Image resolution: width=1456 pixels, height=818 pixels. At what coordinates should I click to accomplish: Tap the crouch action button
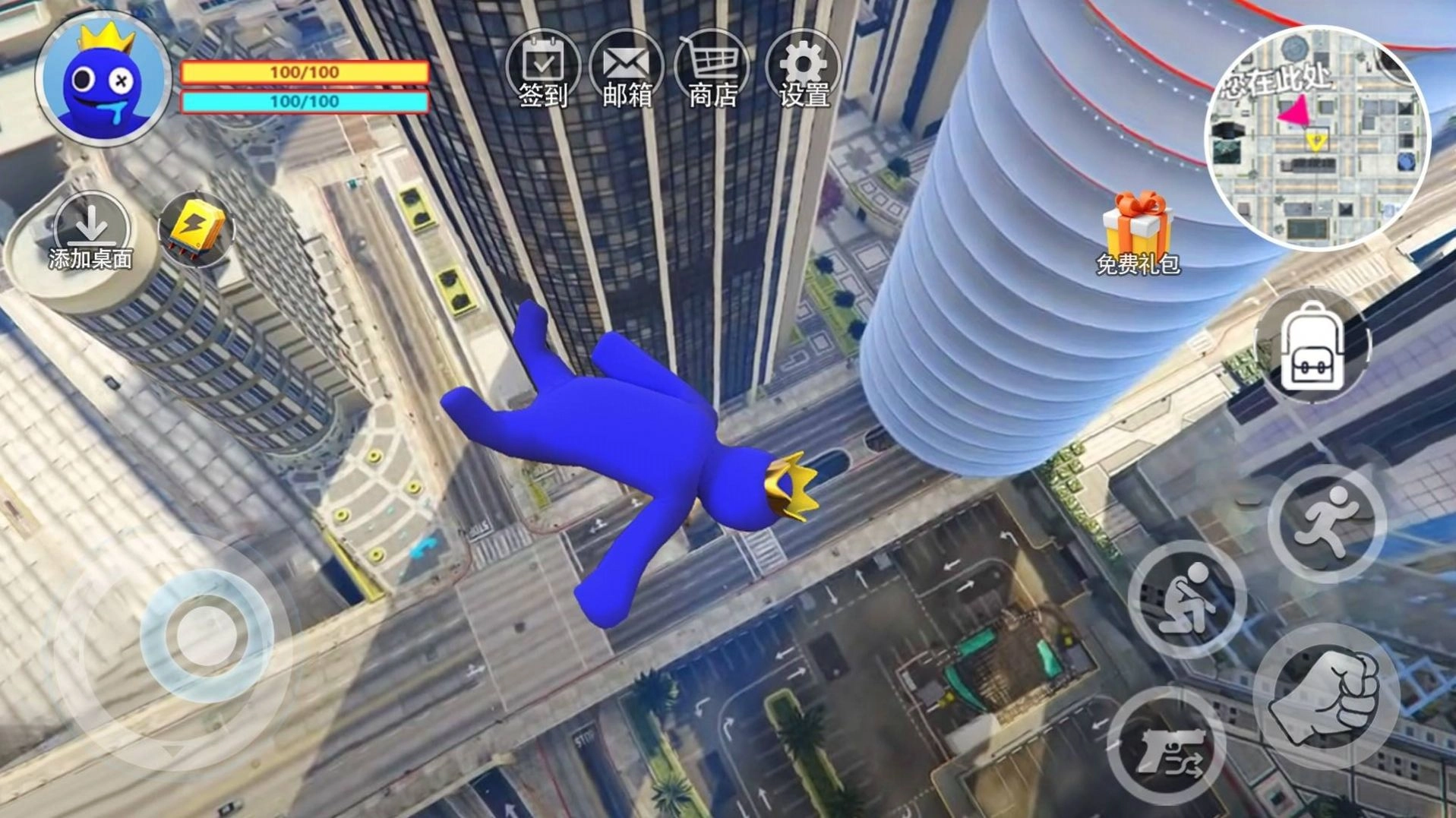[x=1186, y=598]
